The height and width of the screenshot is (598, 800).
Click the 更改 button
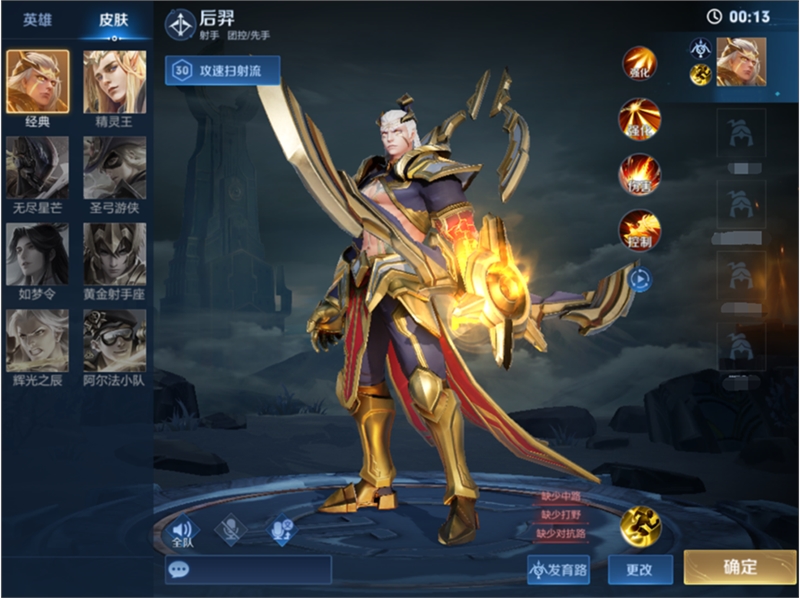(639, 569)
